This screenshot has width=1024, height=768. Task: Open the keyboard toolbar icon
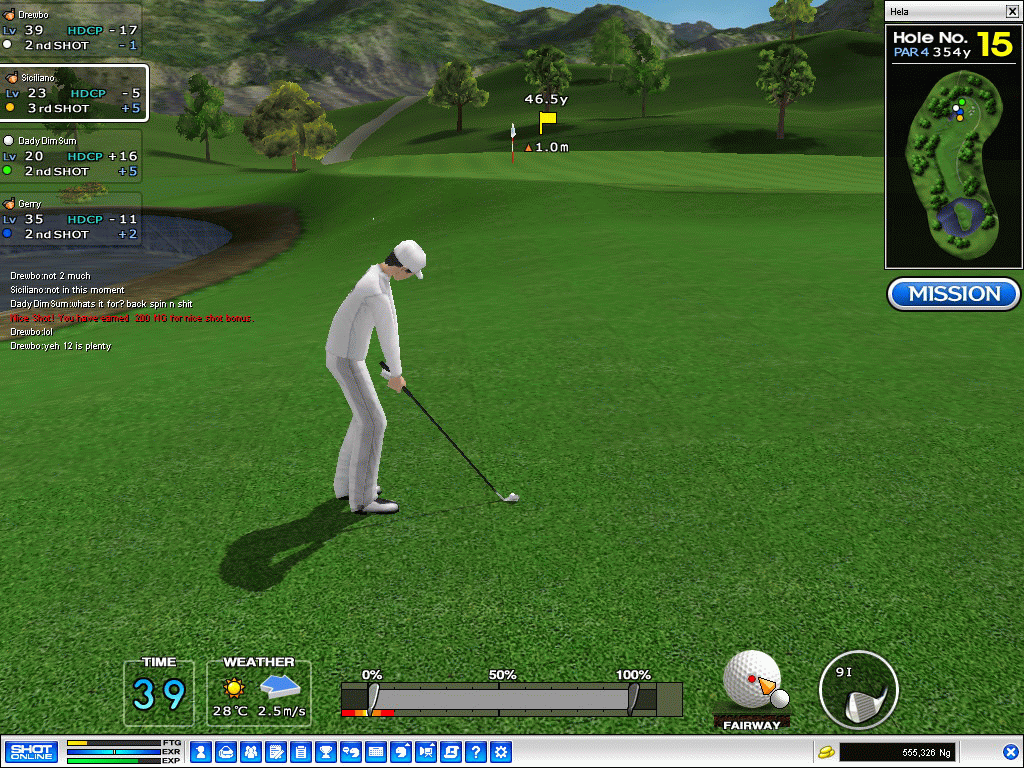[x=376, y=751]
